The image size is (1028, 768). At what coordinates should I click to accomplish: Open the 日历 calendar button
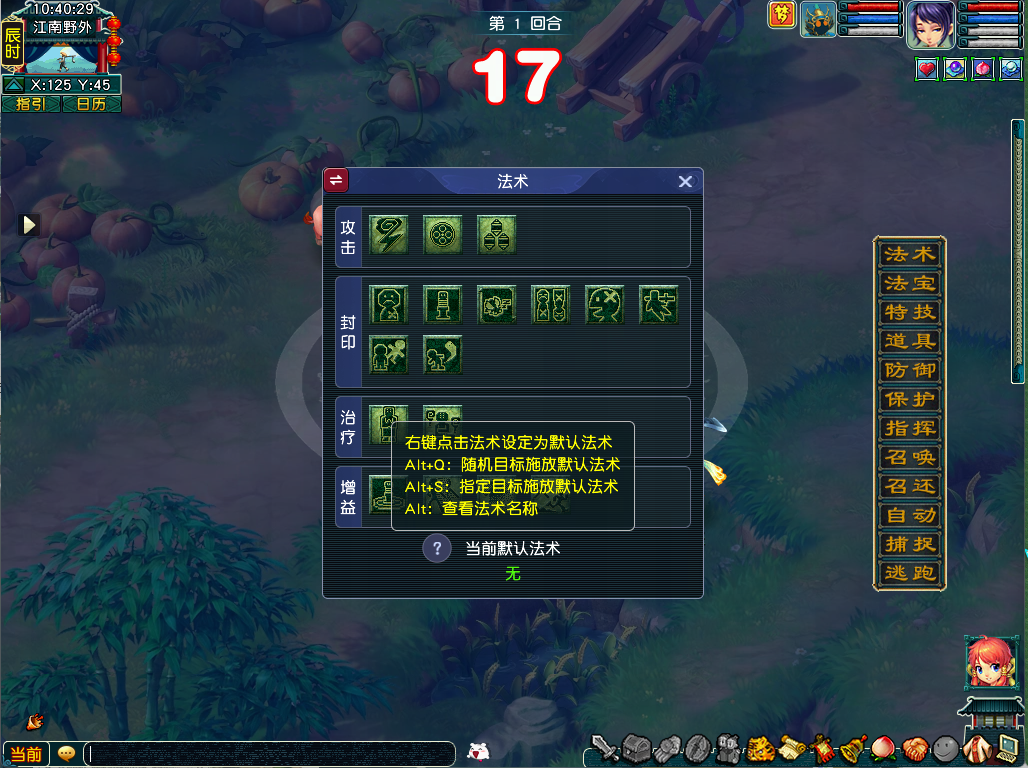pos(91,104)
